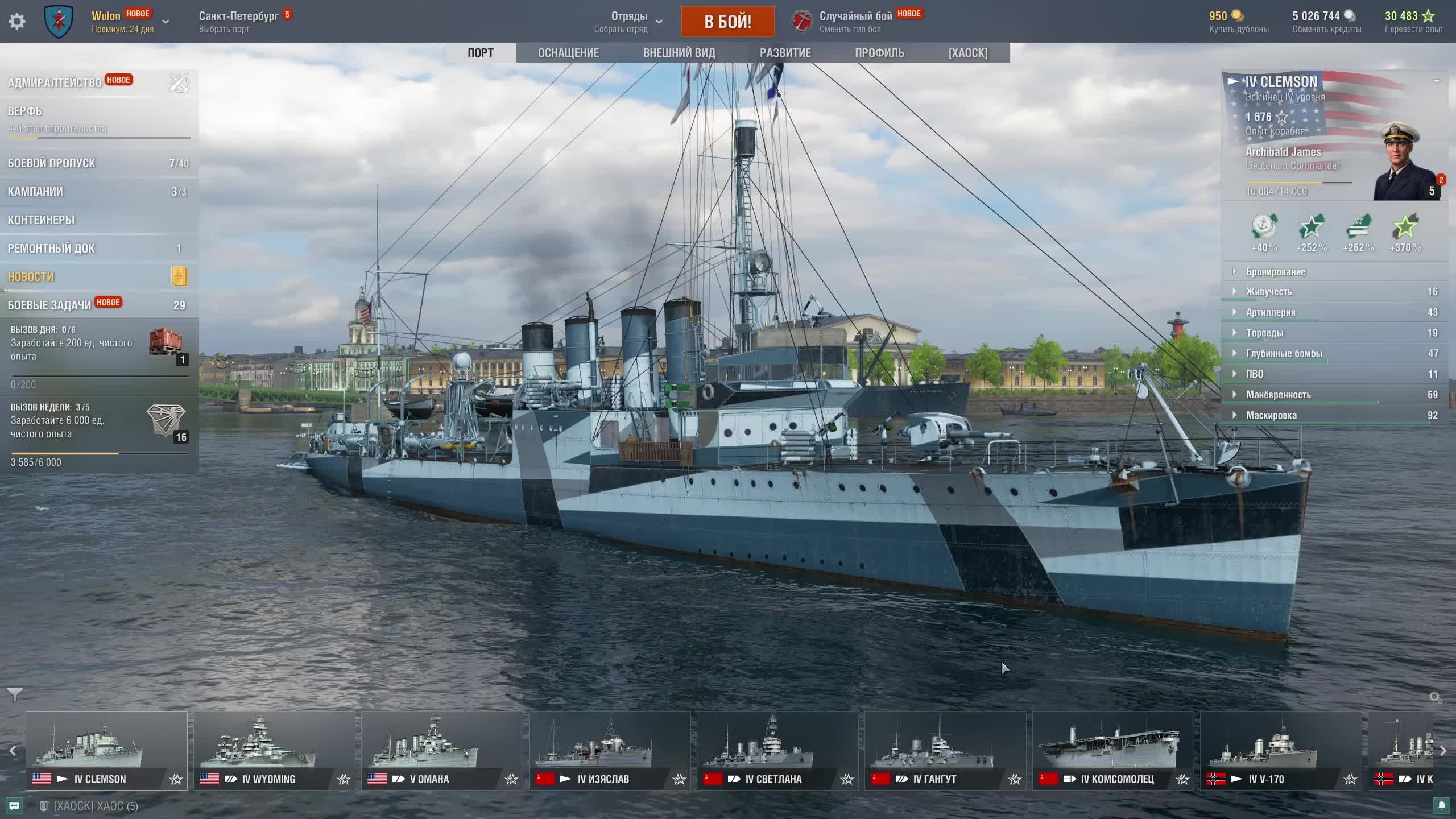View the Кампании section
Image resolution: width=1456 pixels, height=819 pixels.
(35, 192)
